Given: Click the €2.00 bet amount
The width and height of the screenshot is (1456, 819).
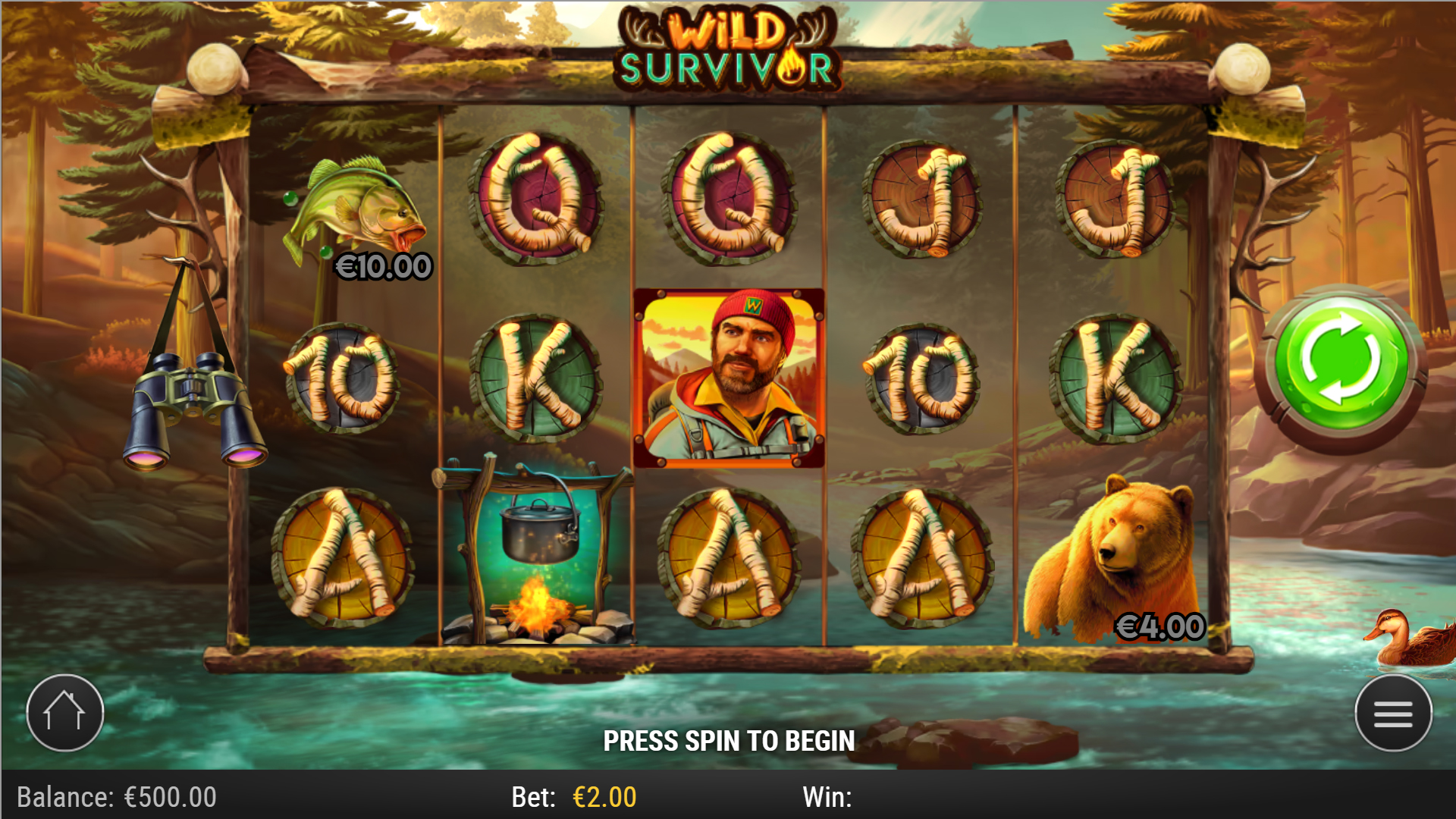Looking at the screenshot, I should coord(603,797).
